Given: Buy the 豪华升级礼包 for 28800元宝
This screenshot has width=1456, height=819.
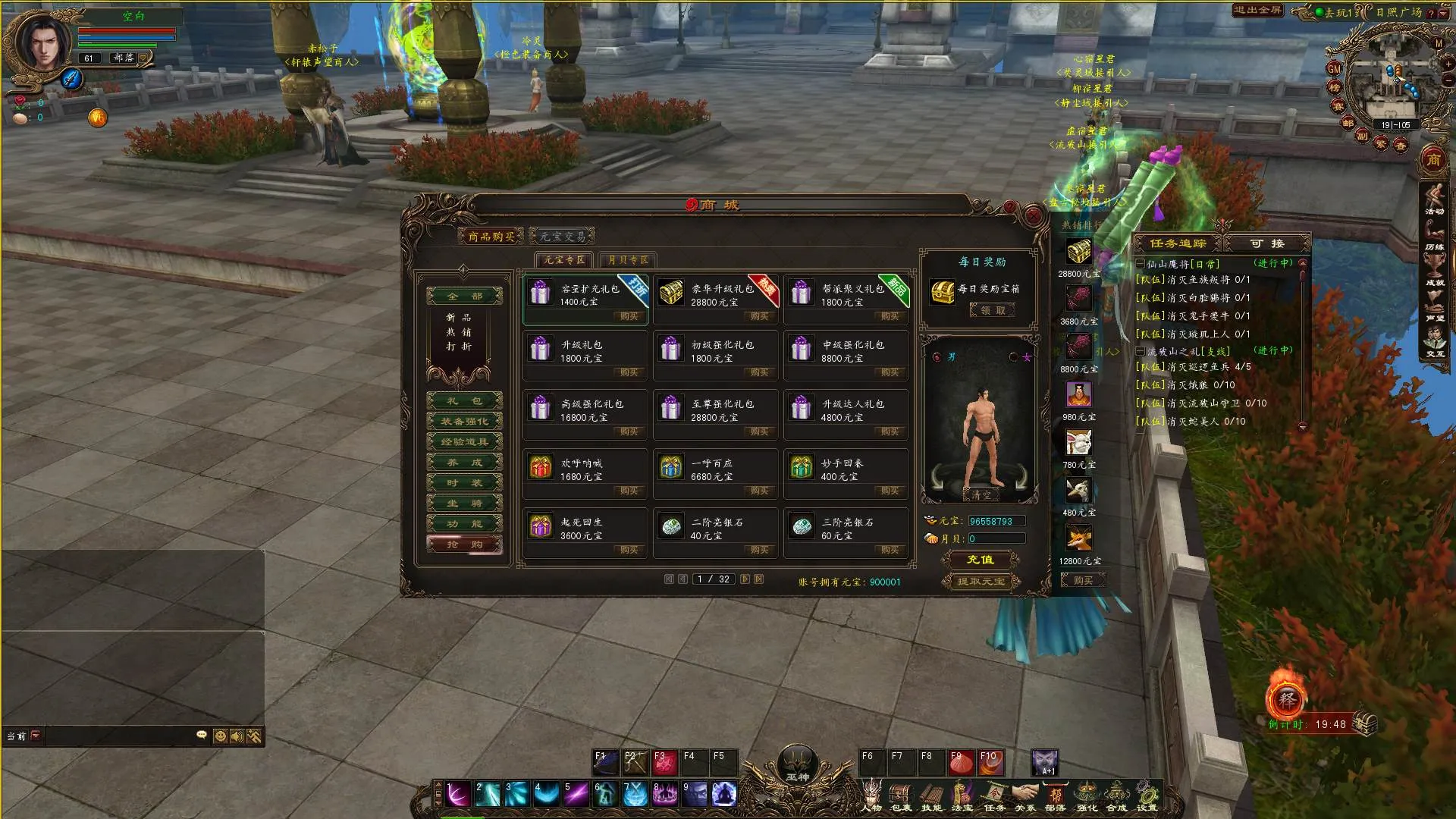Looking at the screenshot, I should (758, 316).
